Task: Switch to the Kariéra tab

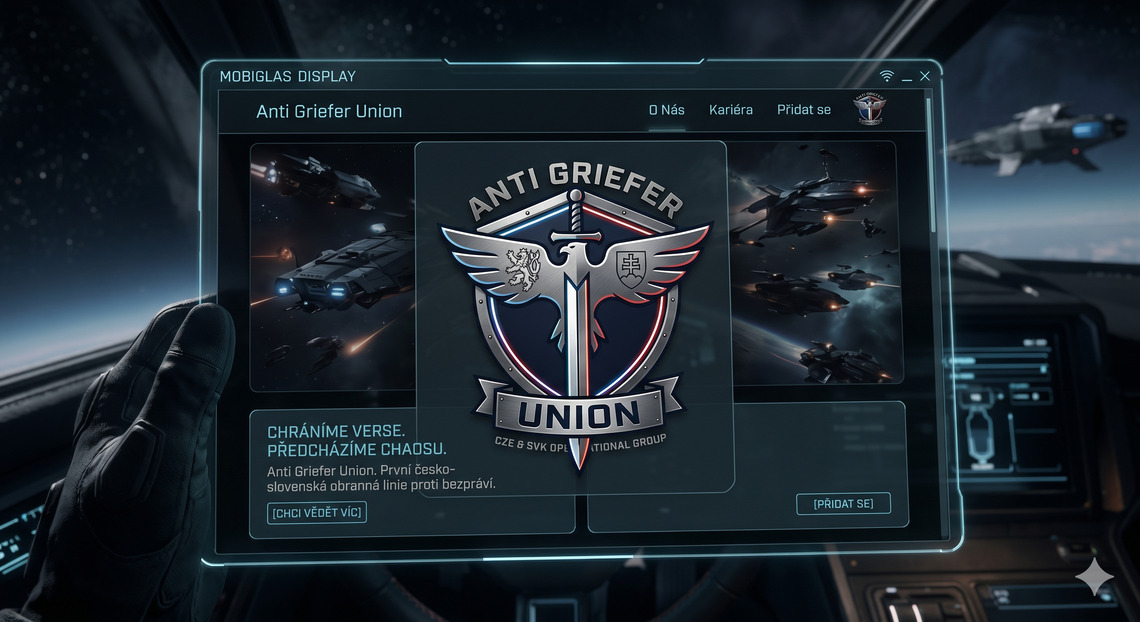Action: pos(731,110)
